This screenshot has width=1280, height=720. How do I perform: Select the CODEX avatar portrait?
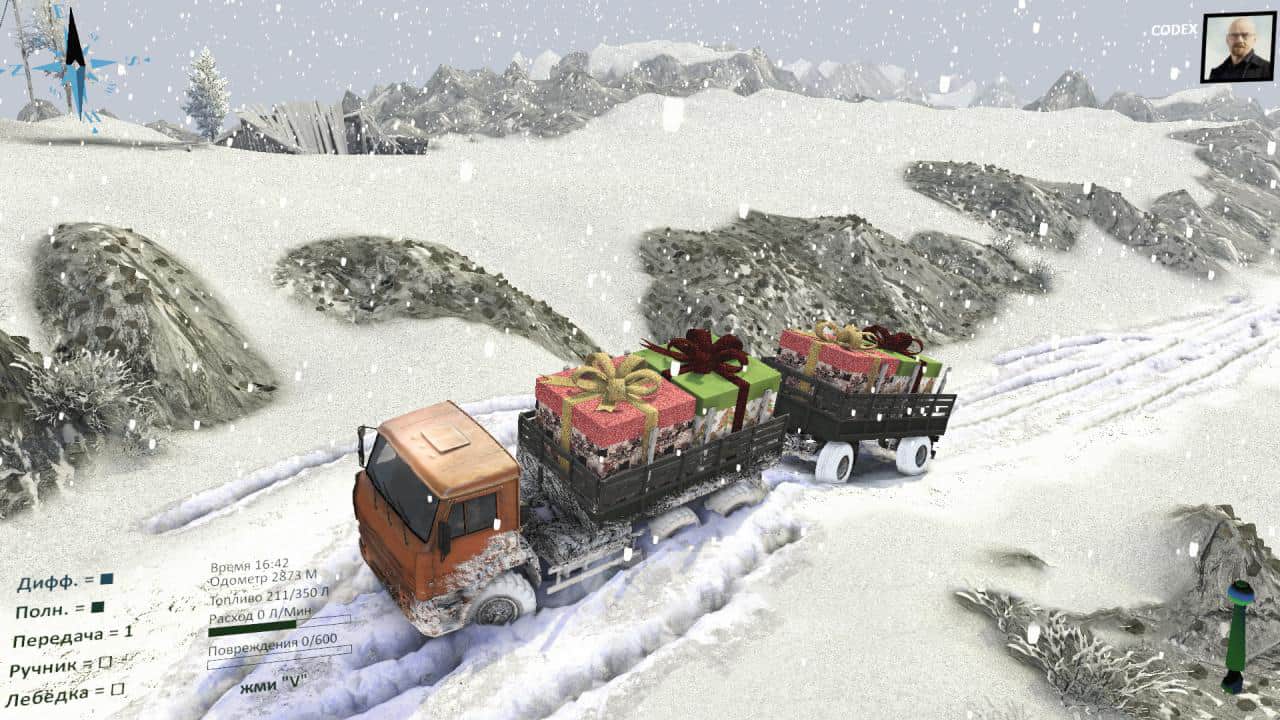tap(1237, 48)
